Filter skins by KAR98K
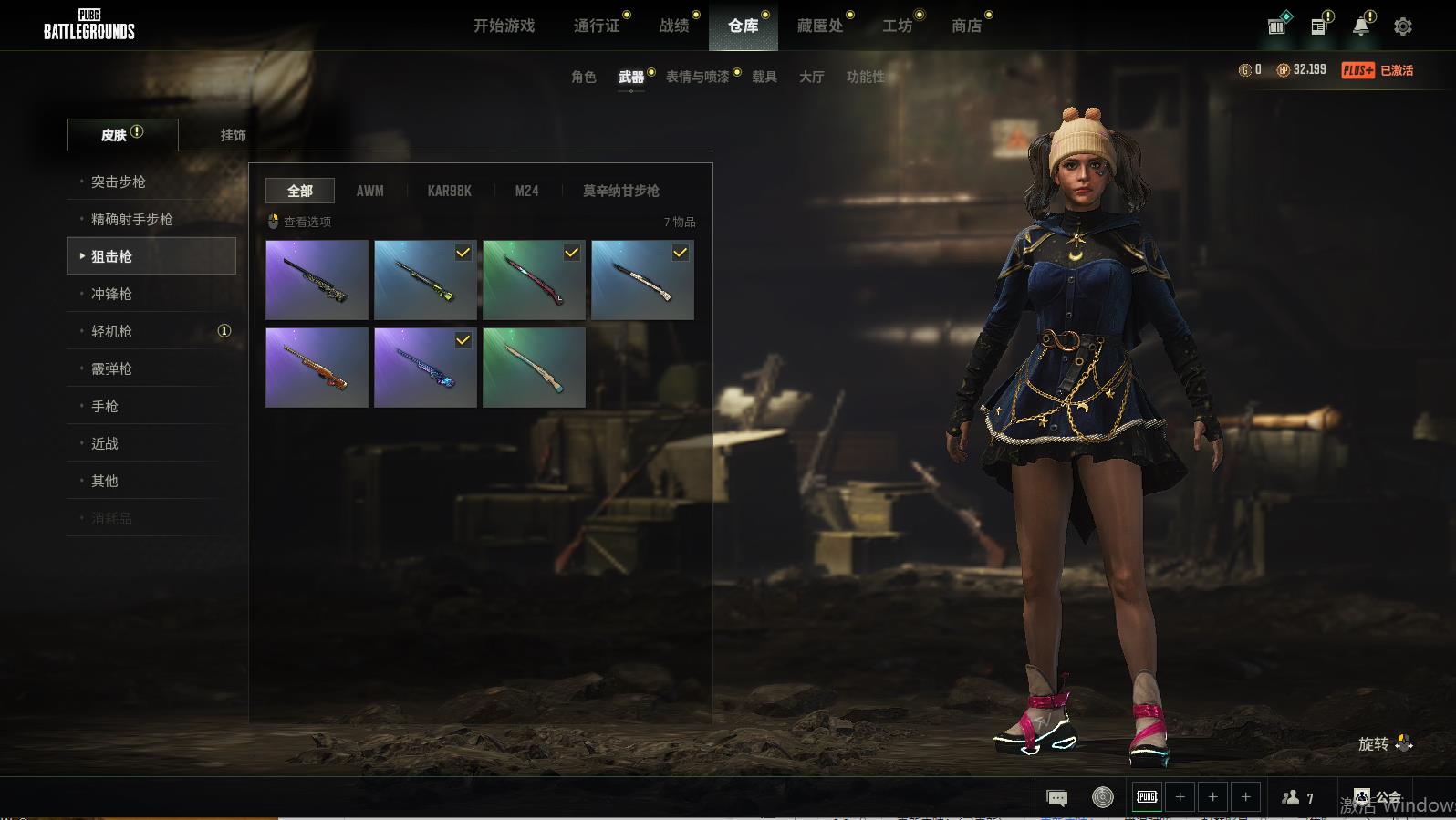This screenshot has width=1456, height=820. pyautogui.click(x=449, y=191)
